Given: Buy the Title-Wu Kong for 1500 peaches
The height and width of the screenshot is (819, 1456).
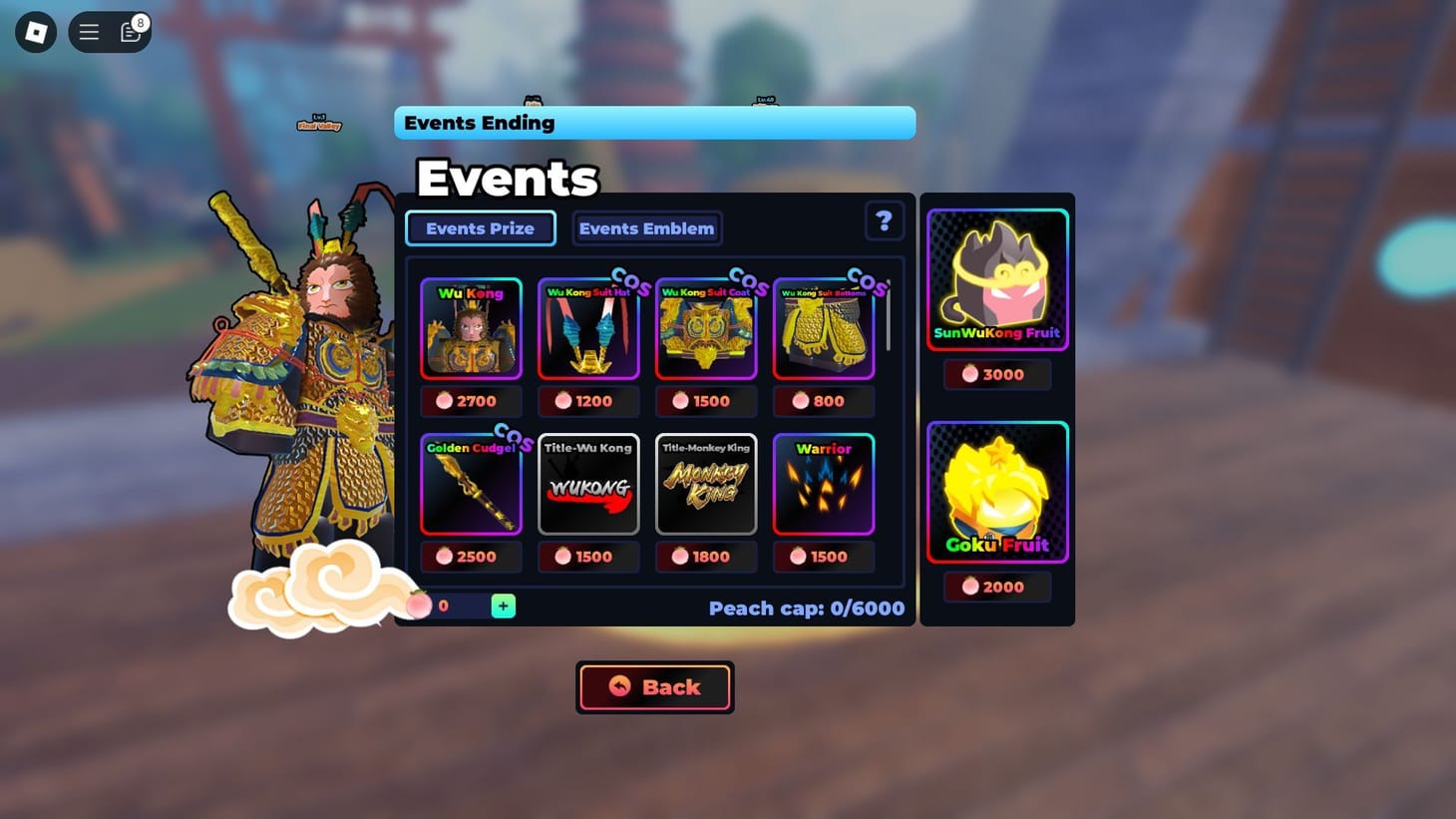Looking at the screenshot, I should pyautogui.click(x=588, y=556).
